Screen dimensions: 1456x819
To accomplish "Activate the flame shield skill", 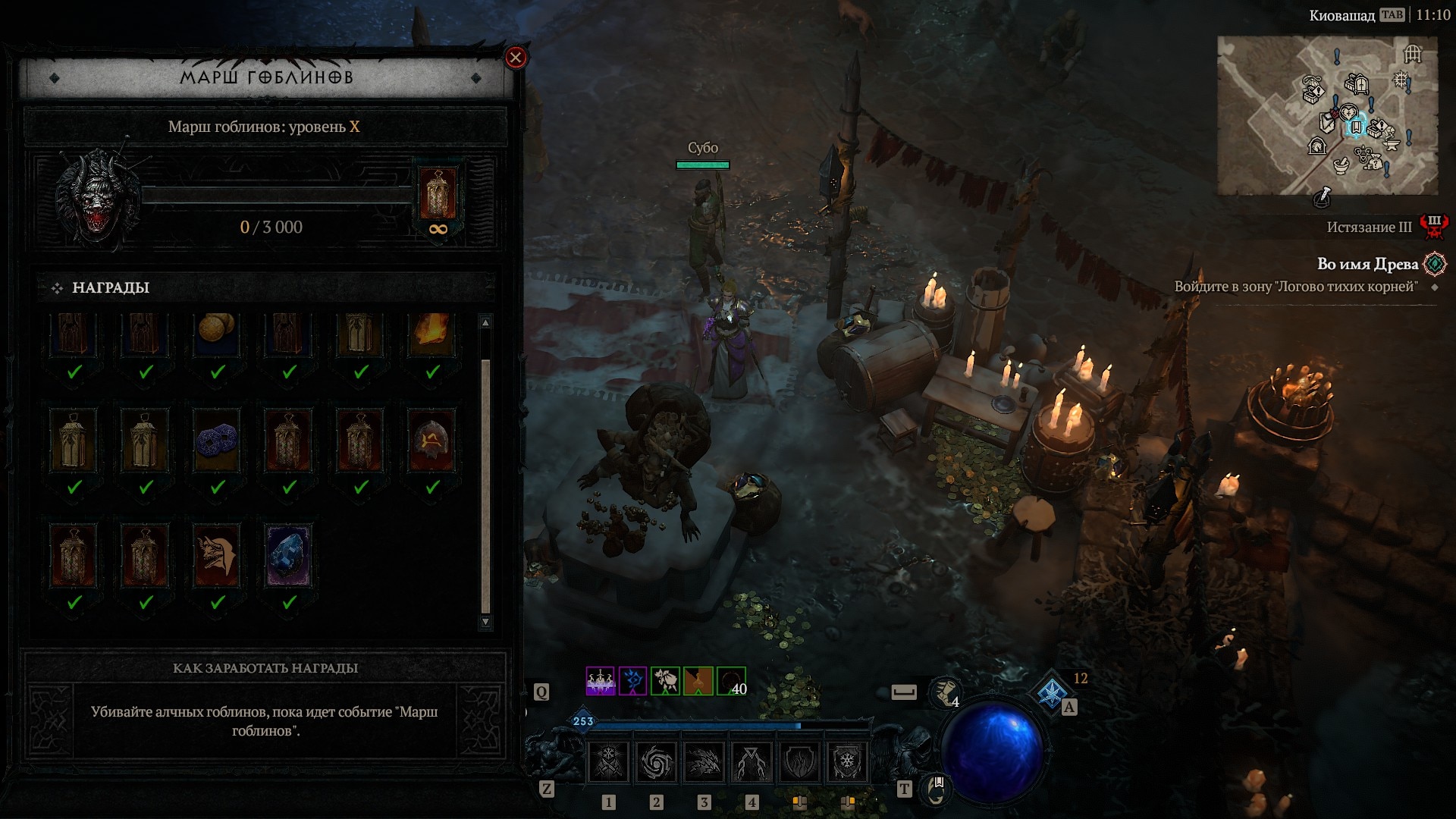I will [799, 761].
